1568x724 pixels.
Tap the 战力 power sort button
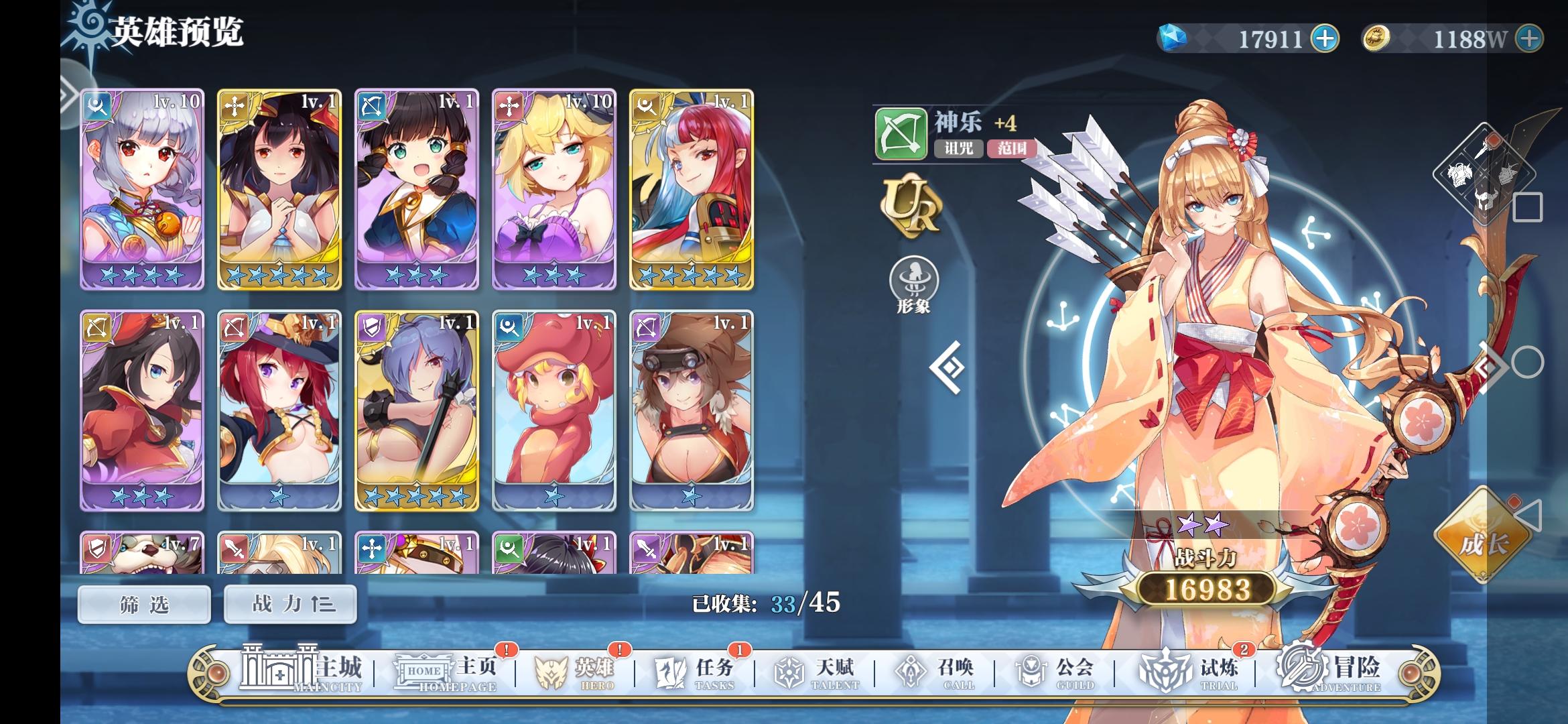289,603
